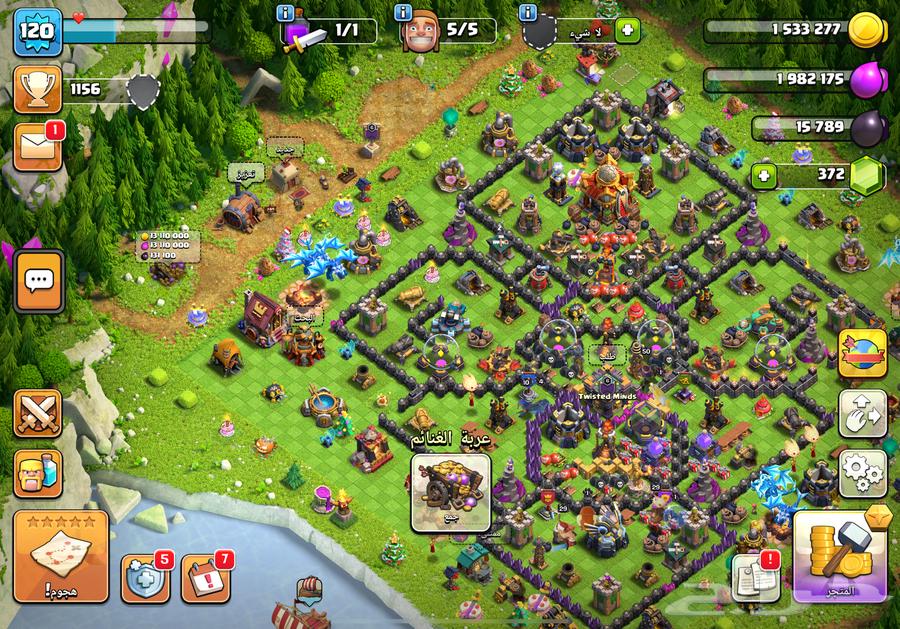The width and height of the screenshot is (900, 629).
Task: Open the shop with hammer and coins
Action: click(842, 556)
